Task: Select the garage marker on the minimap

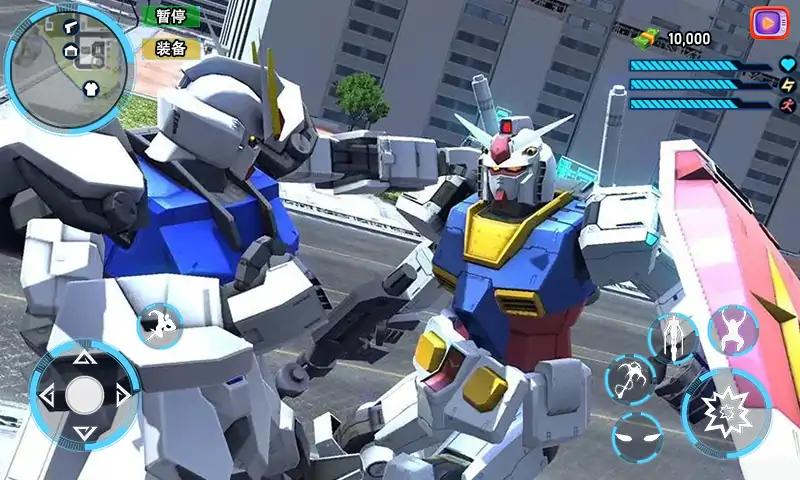Action: coord(71,50)
